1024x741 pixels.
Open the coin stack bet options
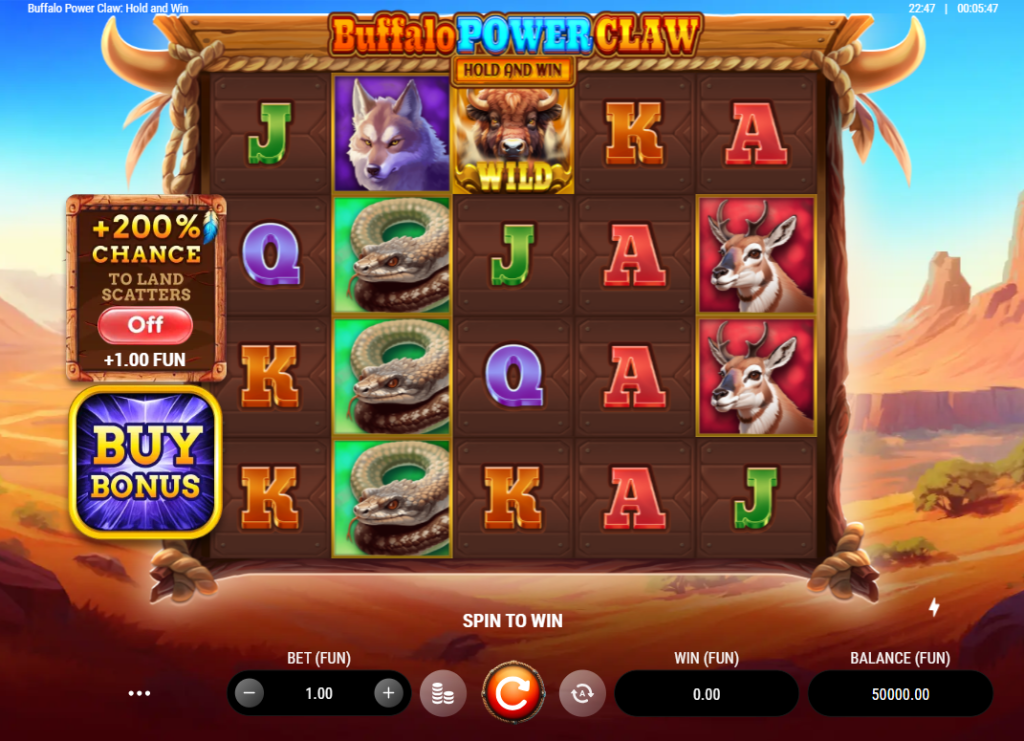point(443,693)
